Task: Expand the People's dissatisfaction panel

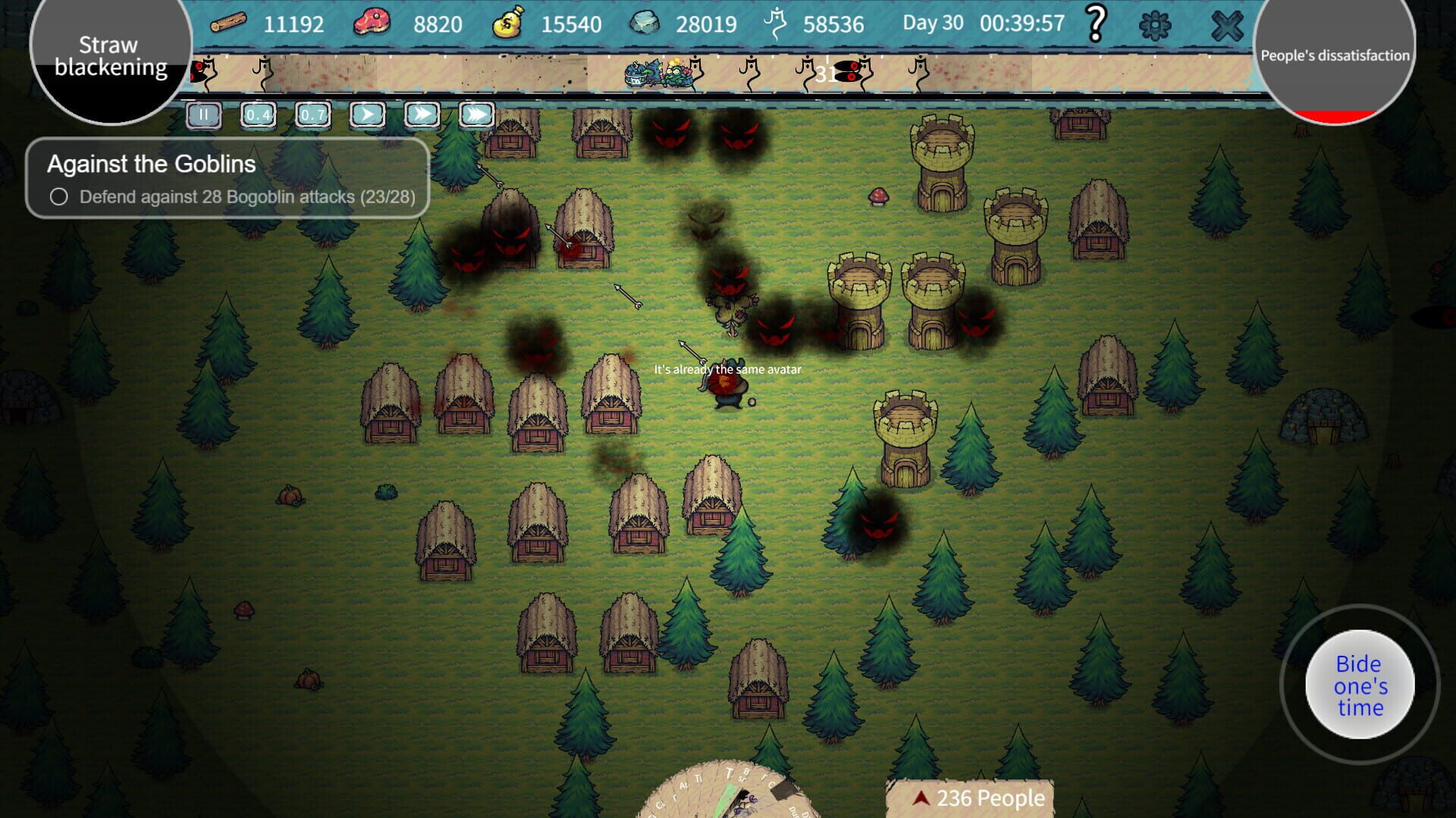Action: pyautogui.click(x=1335, y=55)
